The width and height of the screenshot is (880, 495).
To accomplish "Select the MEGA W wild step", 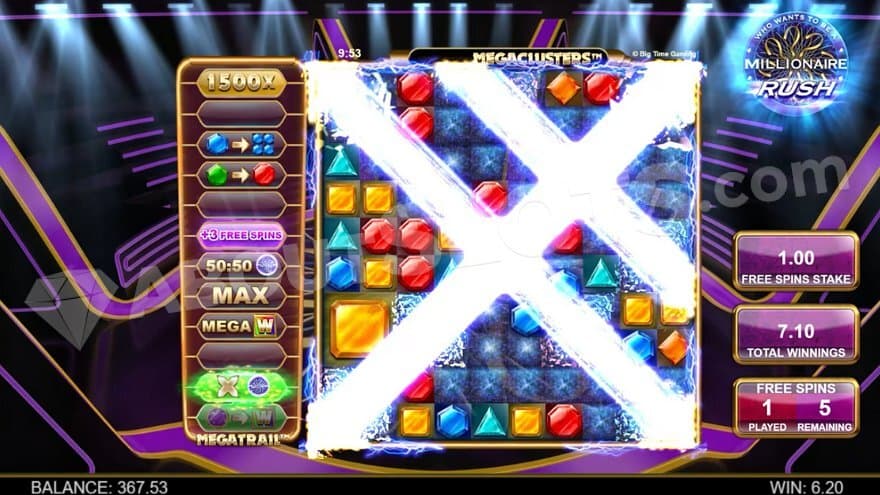I will [241, 326].
